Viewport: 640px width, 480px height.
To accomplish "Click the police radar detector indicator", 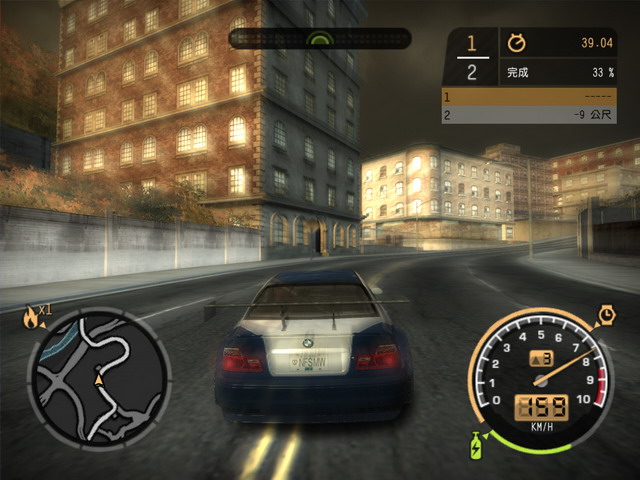I will click(x=320, y=39).
